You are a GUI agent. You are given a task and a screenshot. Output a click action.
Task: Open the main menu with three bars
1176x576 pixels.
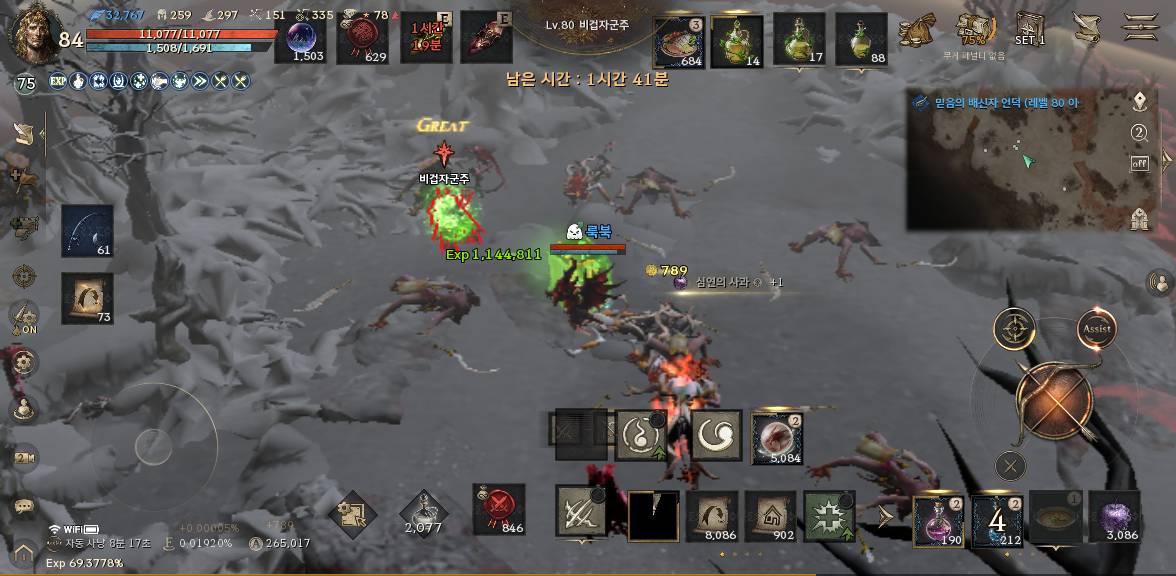1140,26
